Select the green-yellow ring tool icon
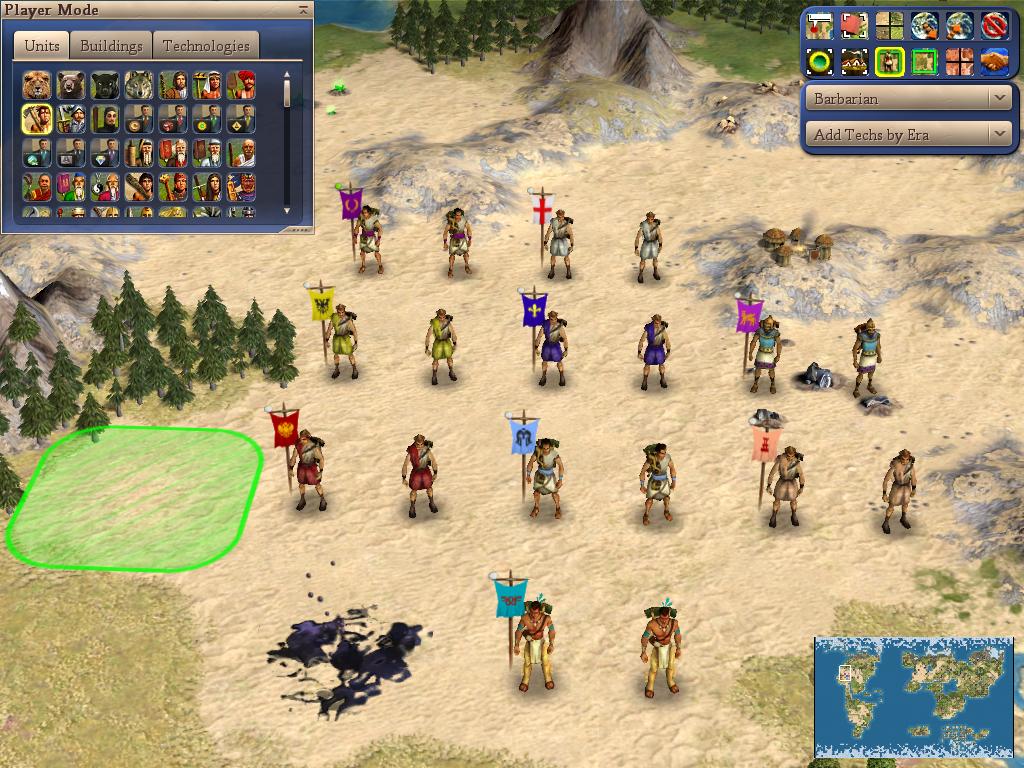1024x768 pixels. click(820, 62)
